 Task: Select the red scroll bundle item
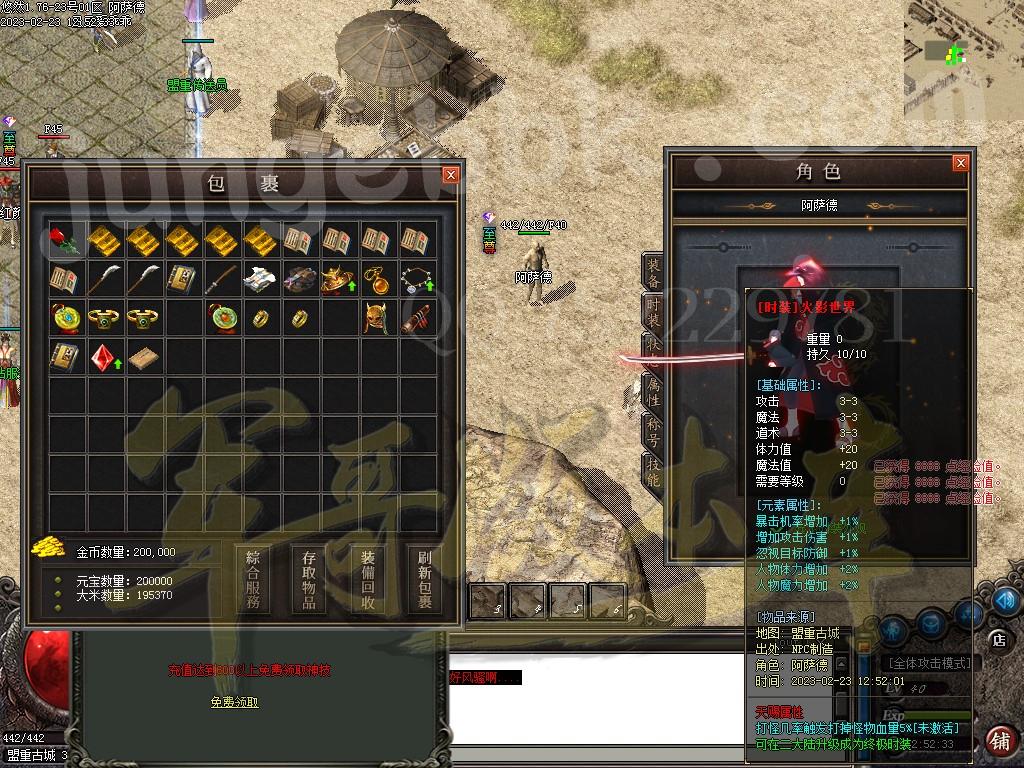(x=415, y=318)
